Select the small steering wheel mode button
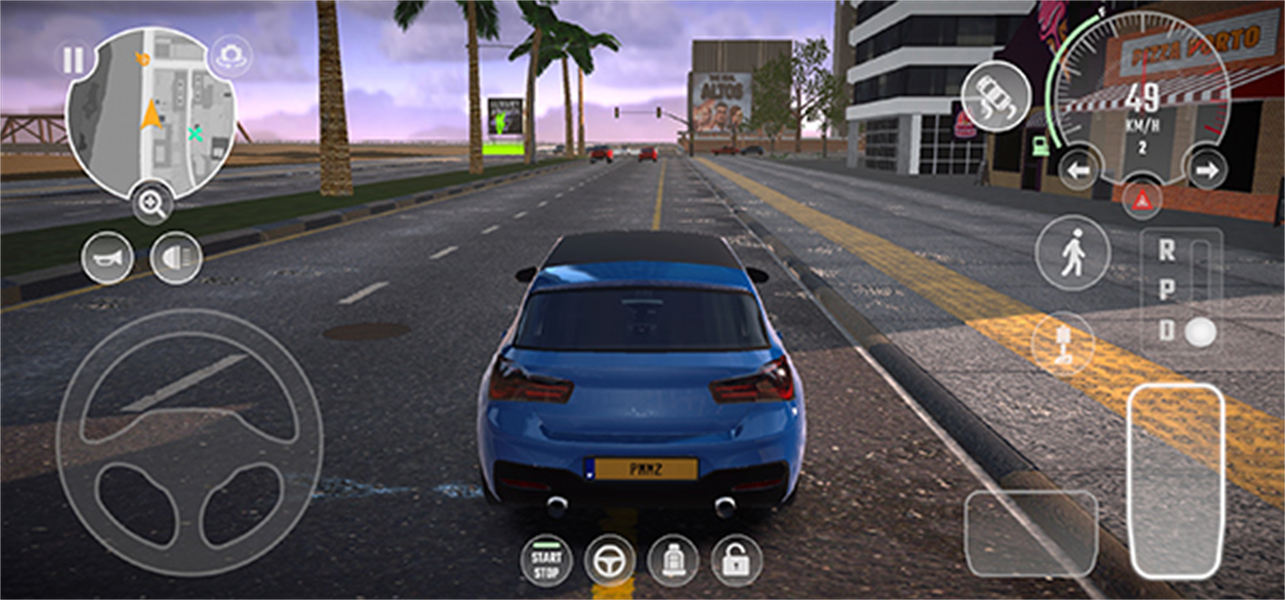Screen dimensions: 1285x600 (x=610, y=561)
